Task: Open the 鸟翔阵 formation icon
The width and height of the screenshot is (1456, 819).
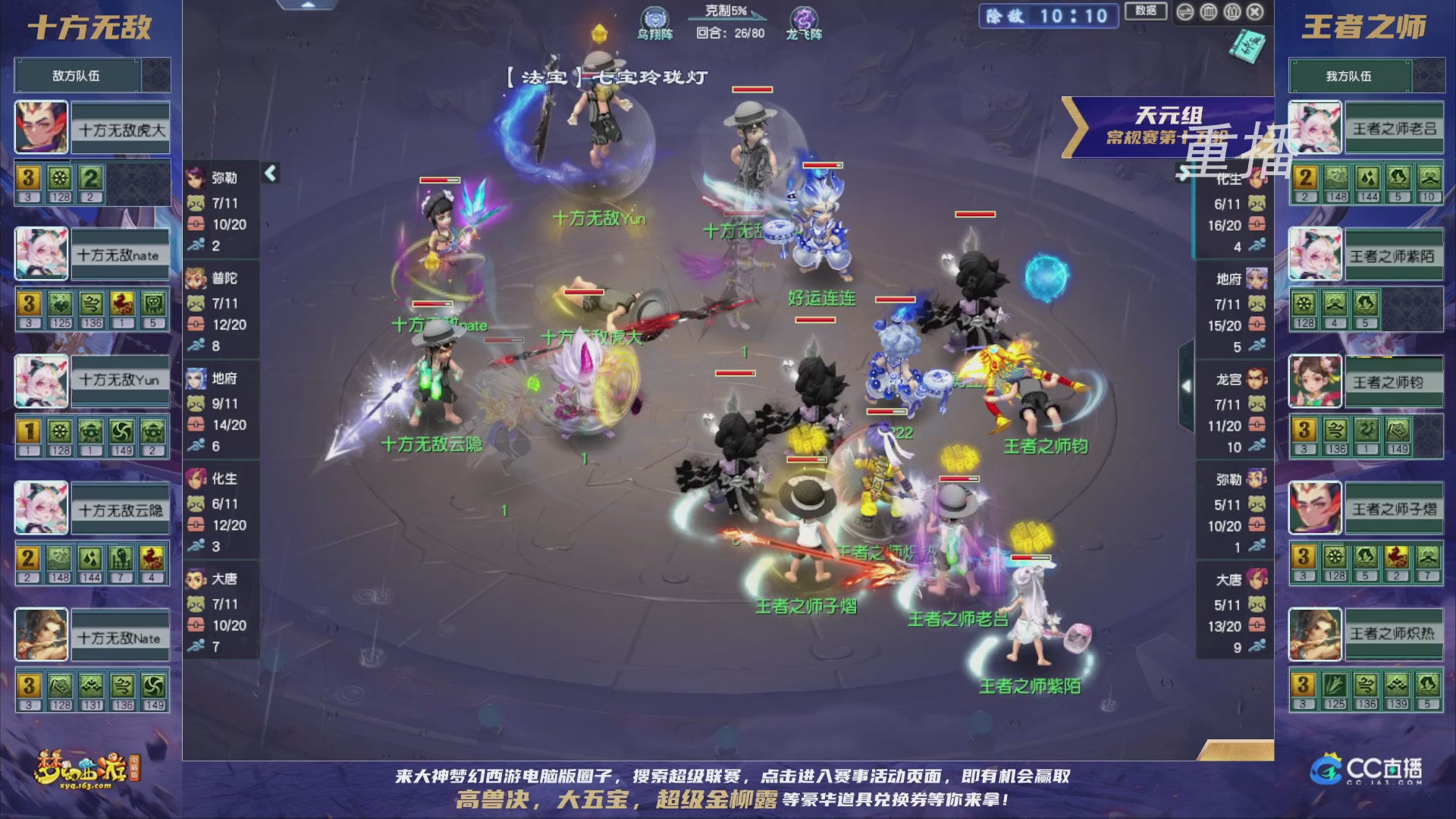Action: 655,19
